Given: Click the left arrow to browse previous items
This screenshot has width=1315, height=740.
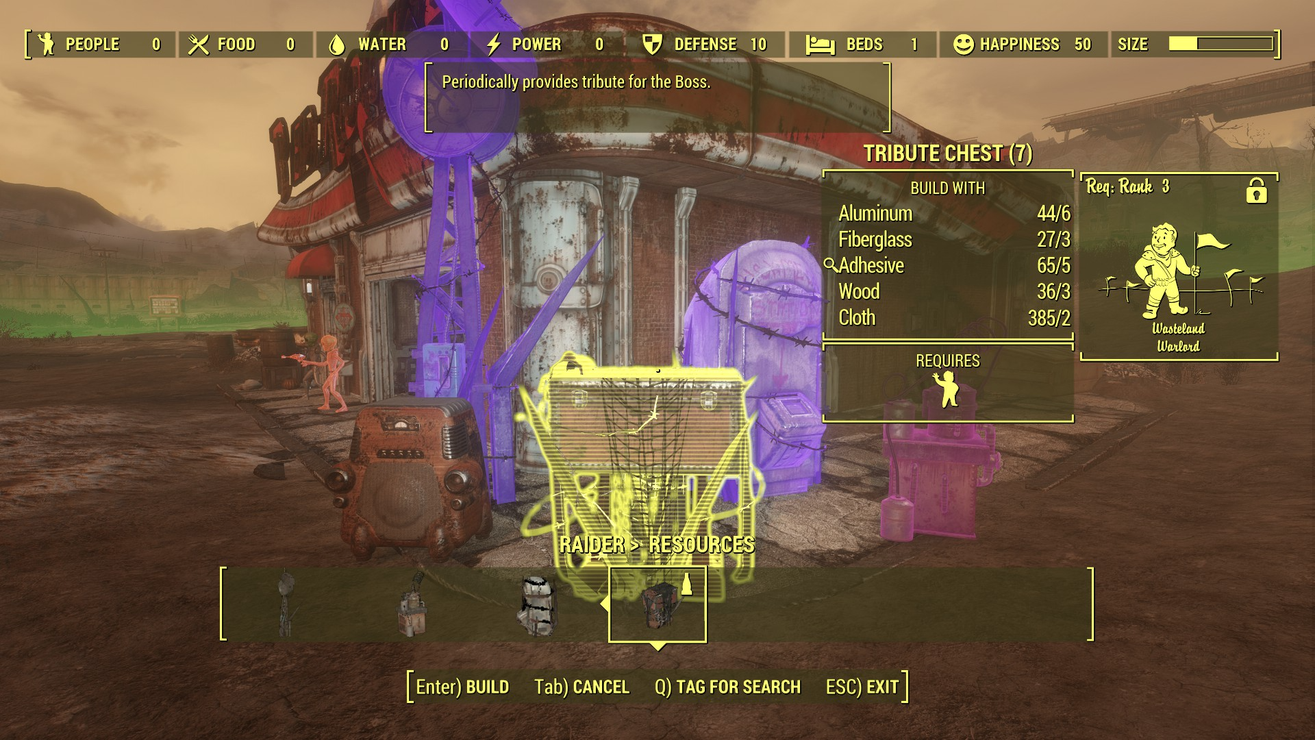Looking at the screenshot, I should tap(604, 606).
